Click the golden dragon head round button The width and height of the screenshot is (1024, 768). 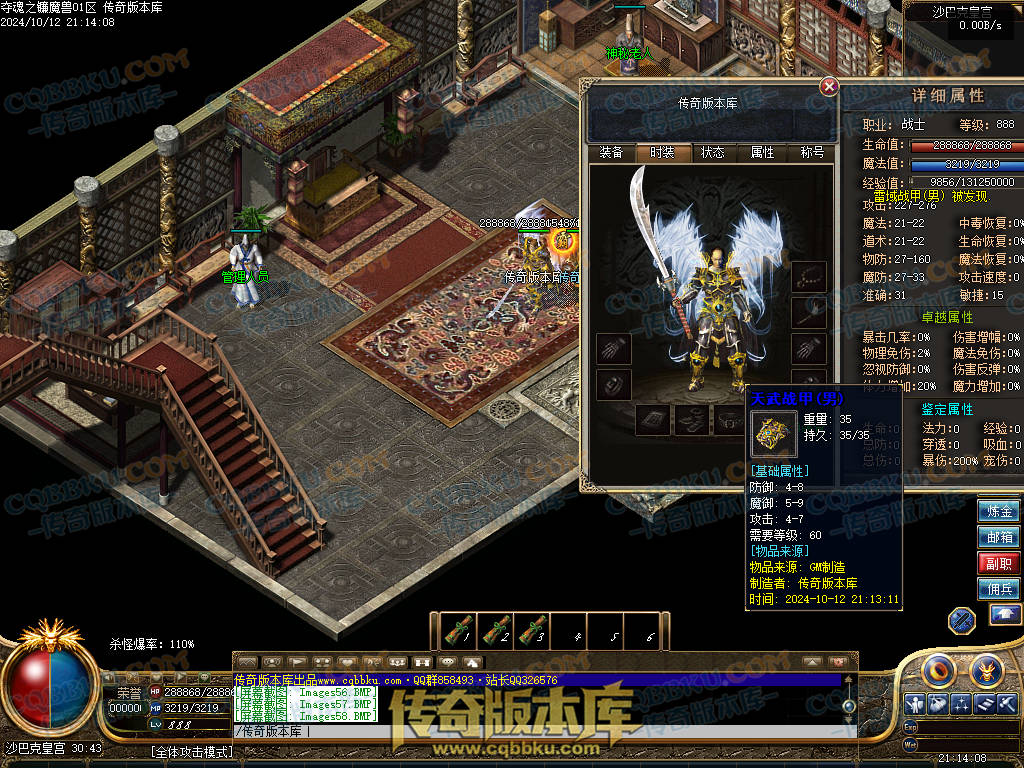986,669
